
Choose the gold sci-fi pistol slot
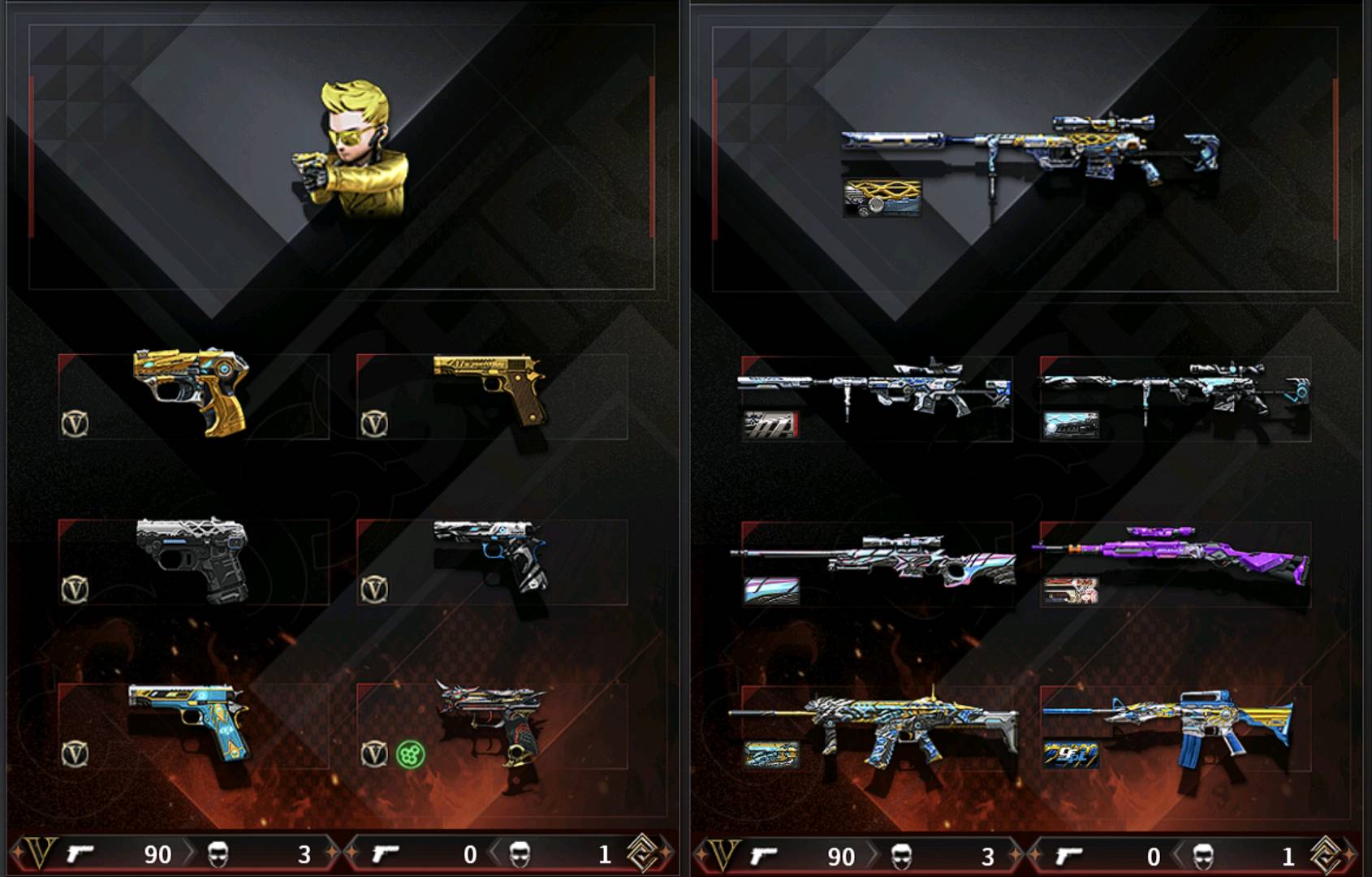pos(192,391)
